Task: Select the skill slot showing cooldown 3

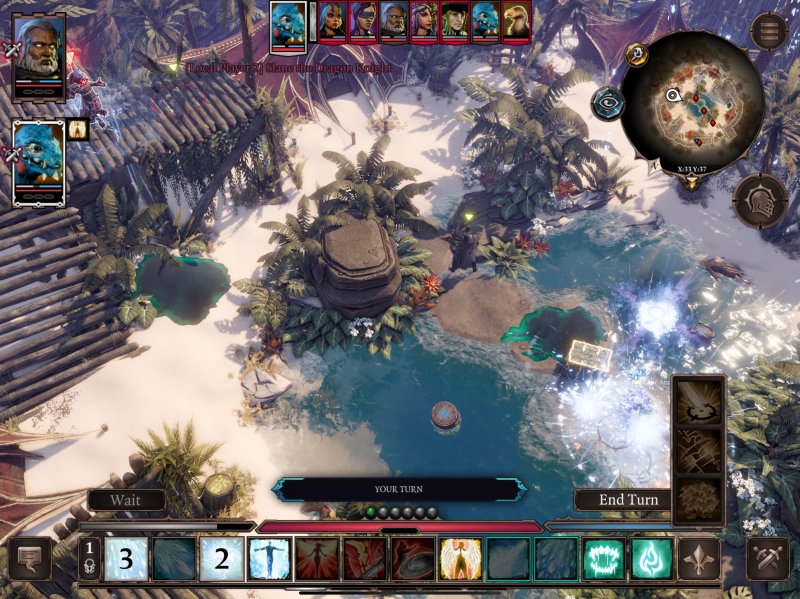Action: click(127, 559)
